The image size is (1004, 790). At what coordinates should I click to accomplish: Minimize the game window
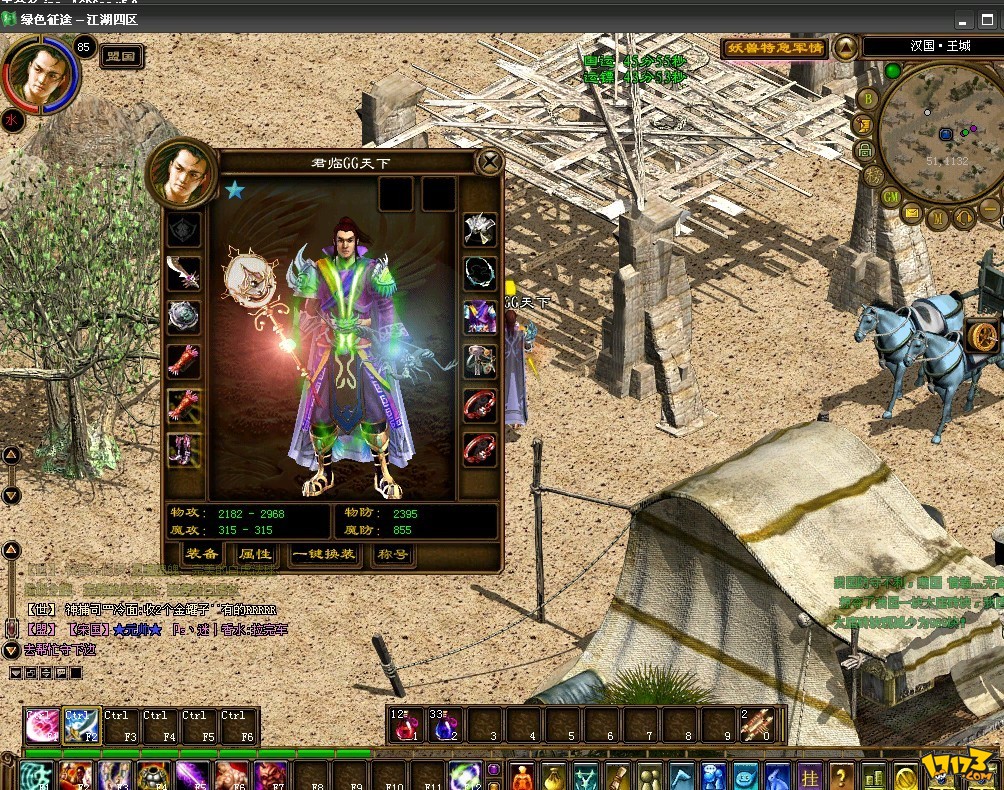(962, 20)
